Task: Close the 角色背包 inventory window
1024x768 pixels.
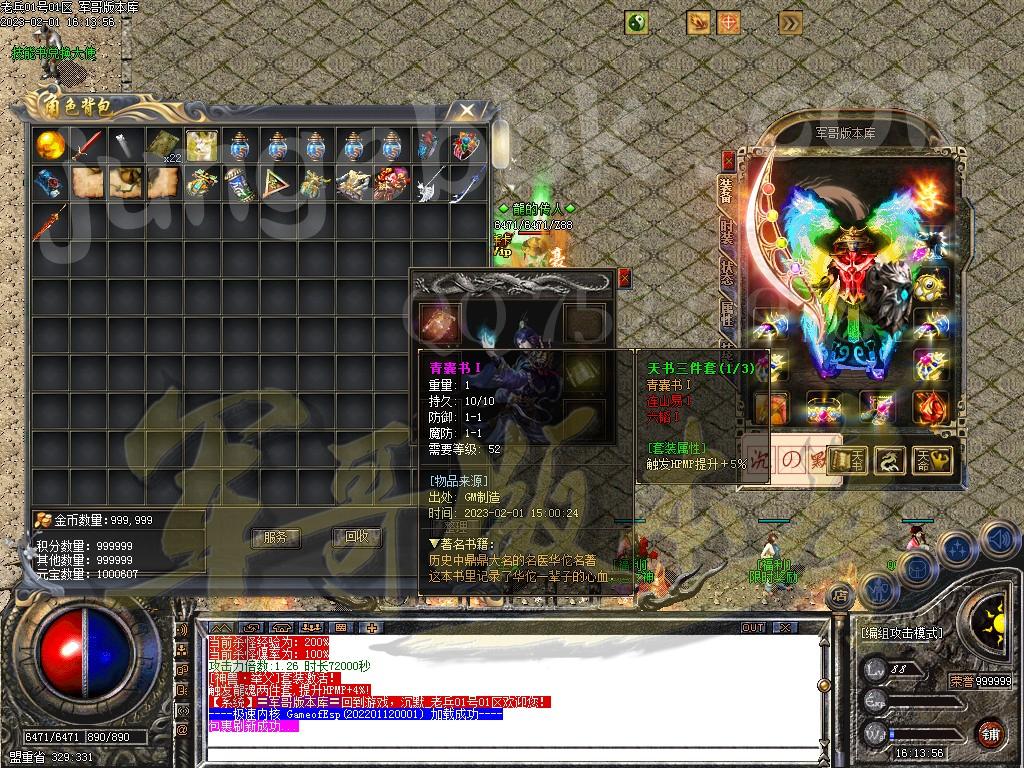Action: pos(465,110)
